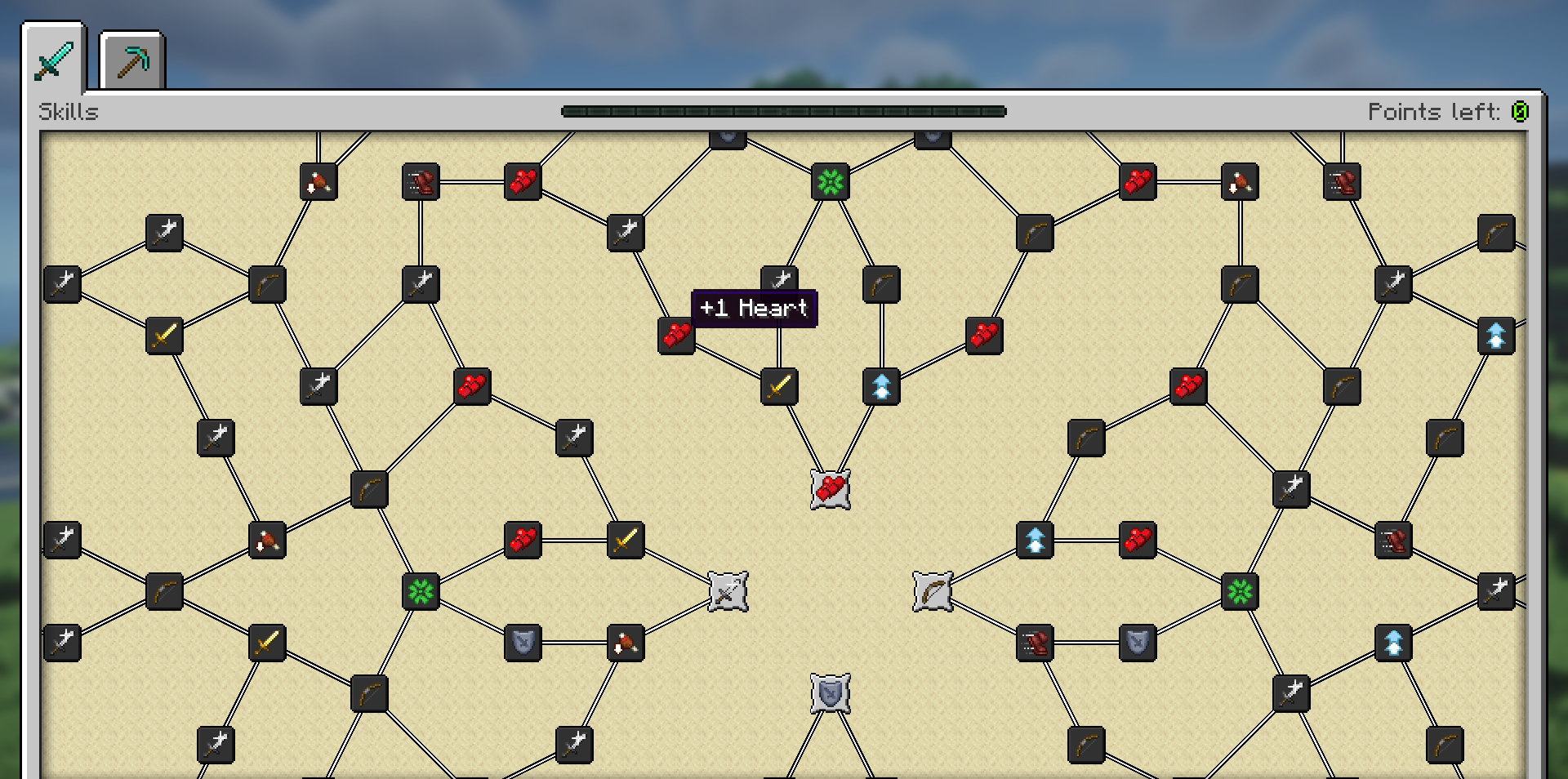Screen dimensions: 1568x779
Task: Select a red hearts skill node in the top-left
Action: (523, 183)
